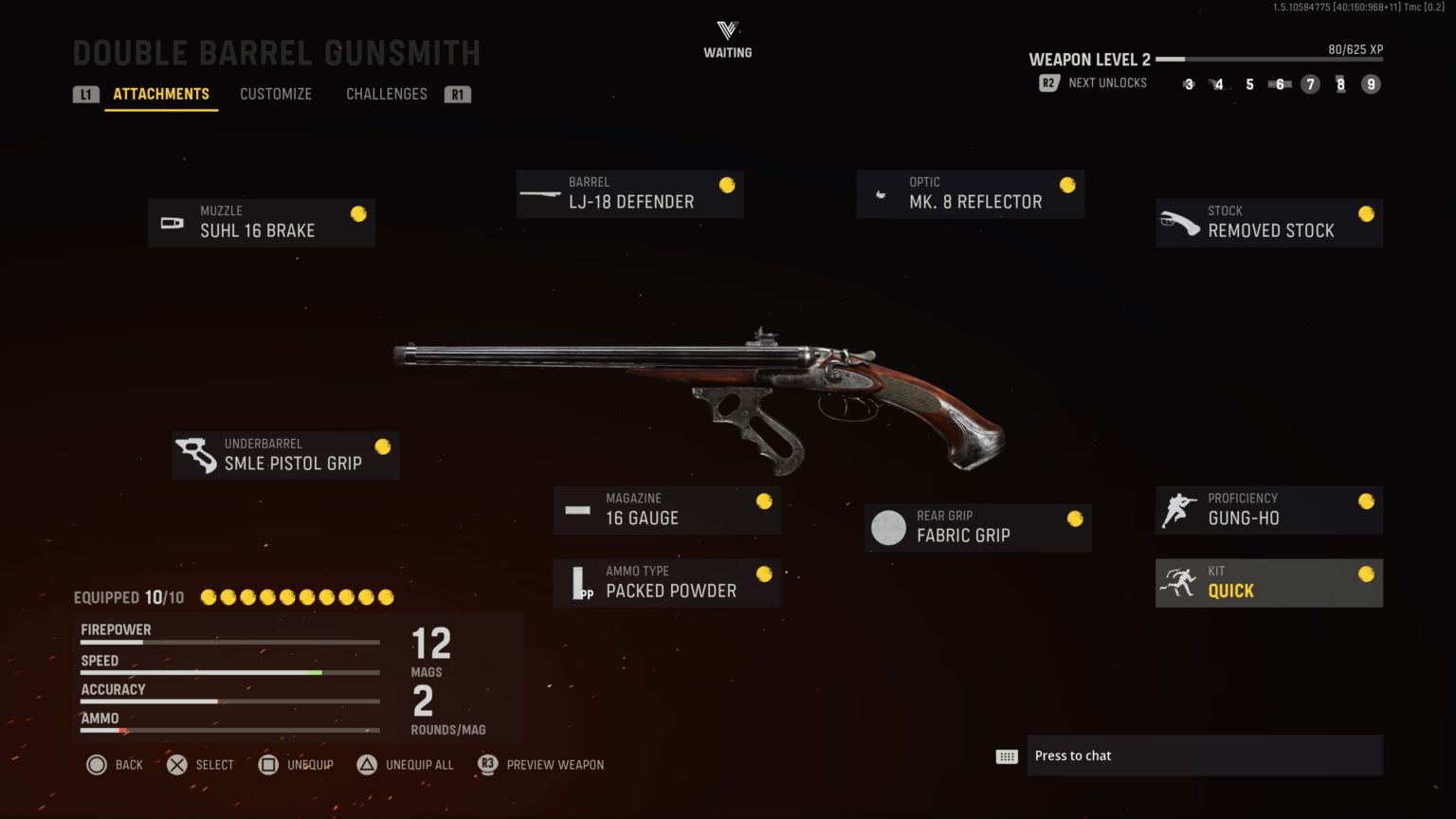Toggle the gold coin on the Quick kit
Viewport: 1456px width, 819px height.
[1366, 573]
